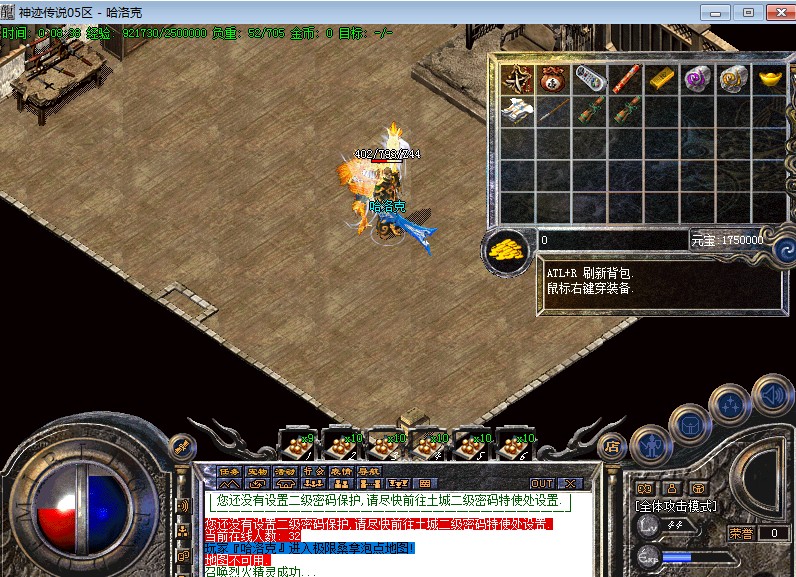The width and height of the screenshot is (796, 577).
Task: Select the purple swirl stone item
Action: [696, 79]
